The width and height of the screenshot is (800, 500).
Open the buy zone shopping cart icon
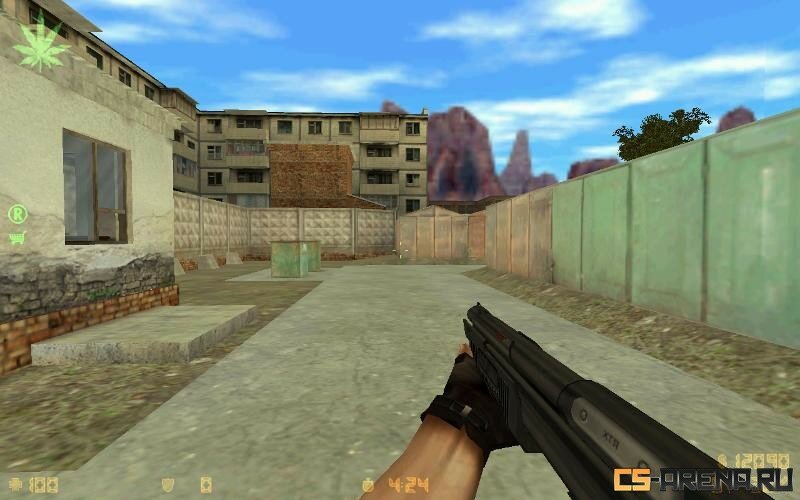point(17,237)
